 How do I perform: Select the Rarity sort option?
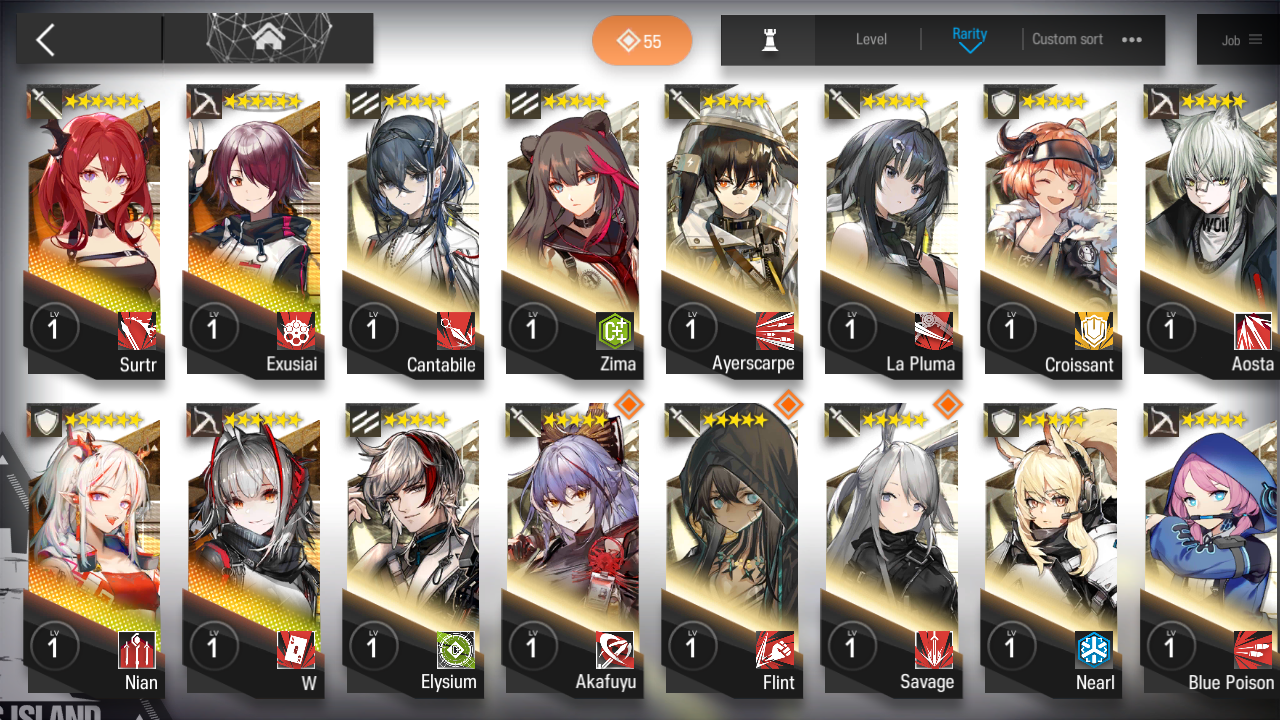click(969, 33)
